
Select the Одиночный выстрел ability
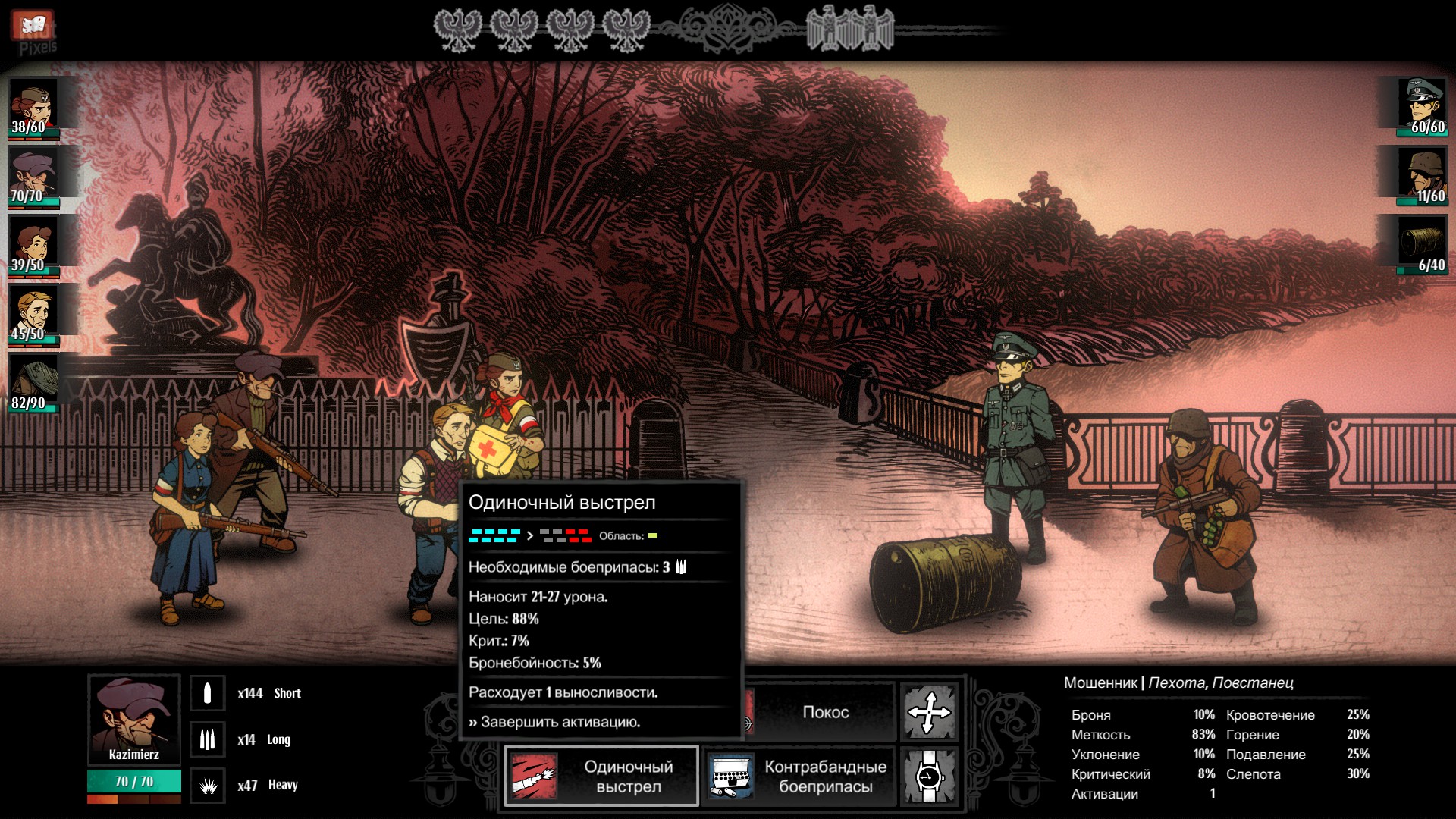point(601,776)
